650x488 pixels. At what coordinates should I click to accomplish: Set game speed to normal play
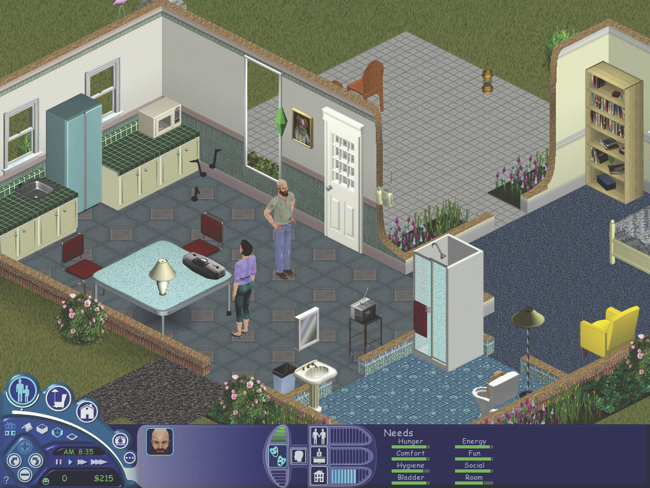coord(70,462)
